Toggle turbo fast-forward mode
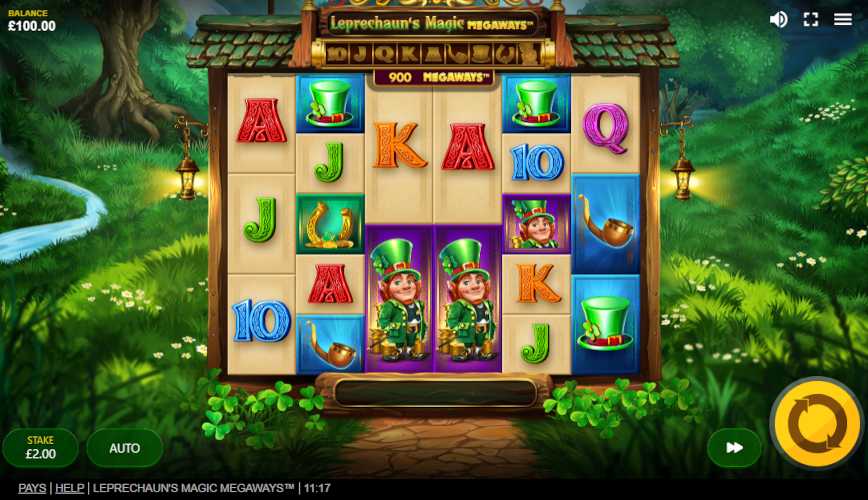 [734, 448]
